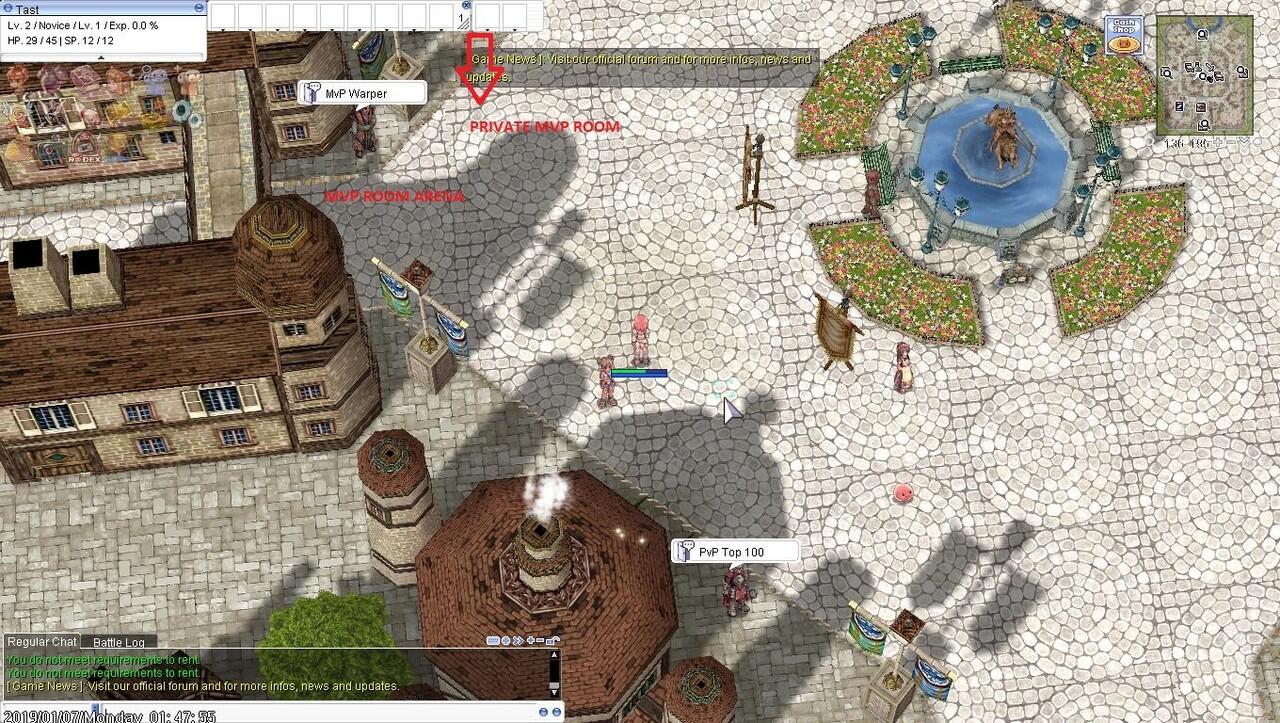Collapse the chat input bar with round button
This screenshot has width=1280, height=723.
pyautogui.click(x=545, y=712)
